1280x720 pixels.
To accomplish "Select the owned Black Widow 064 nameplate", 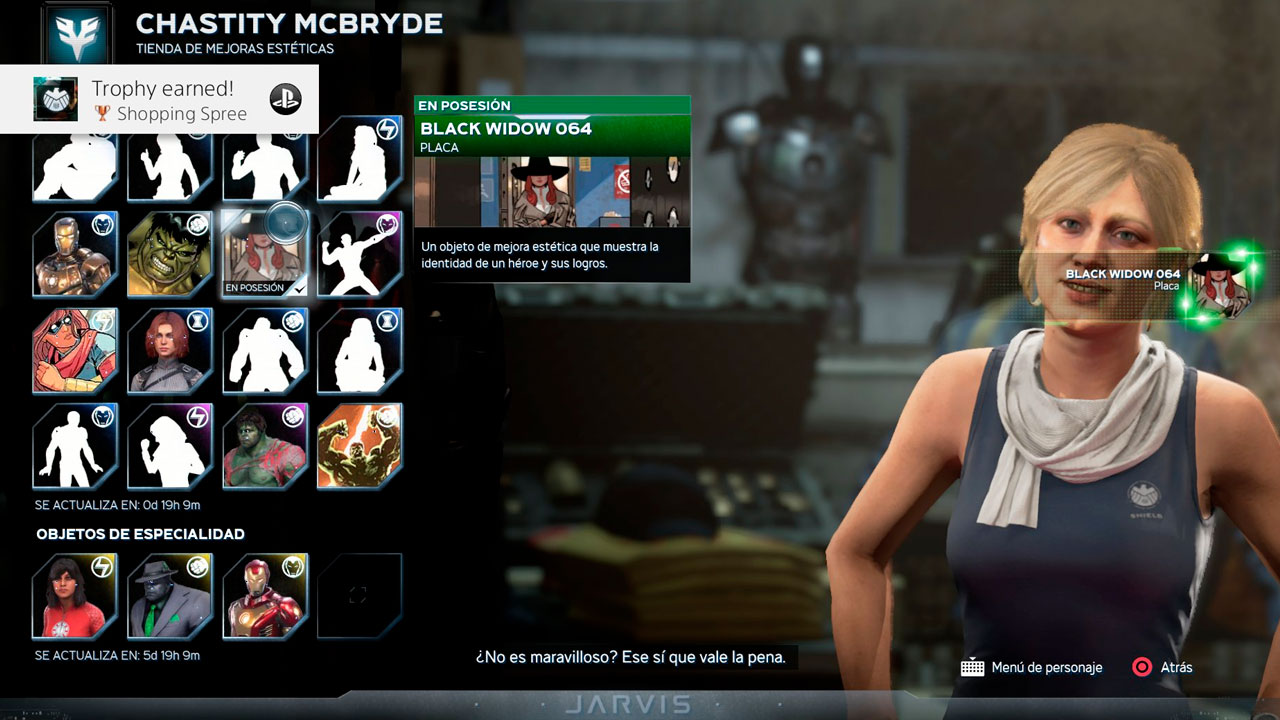I will point(264,254).
